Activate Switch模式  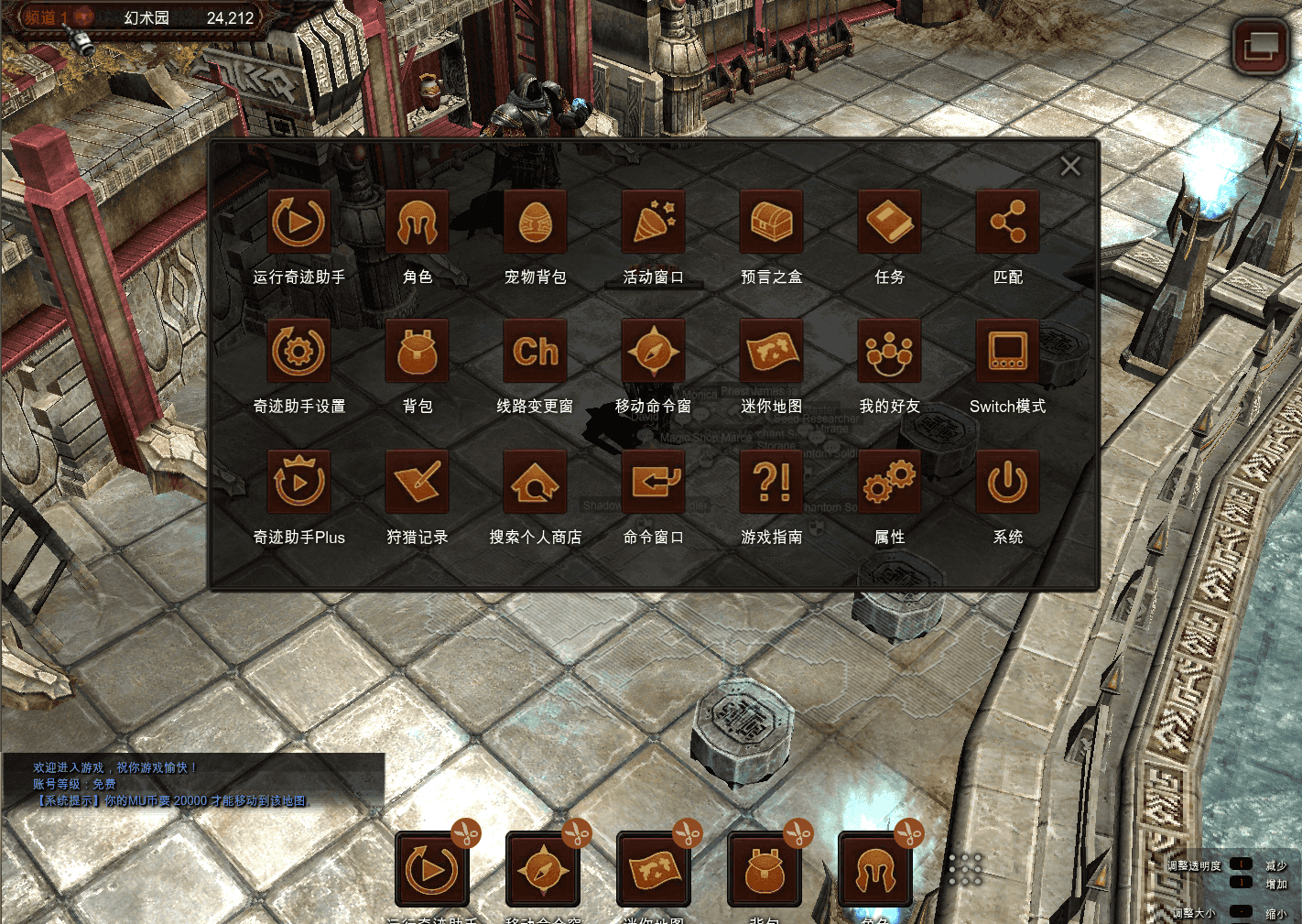1007,352
